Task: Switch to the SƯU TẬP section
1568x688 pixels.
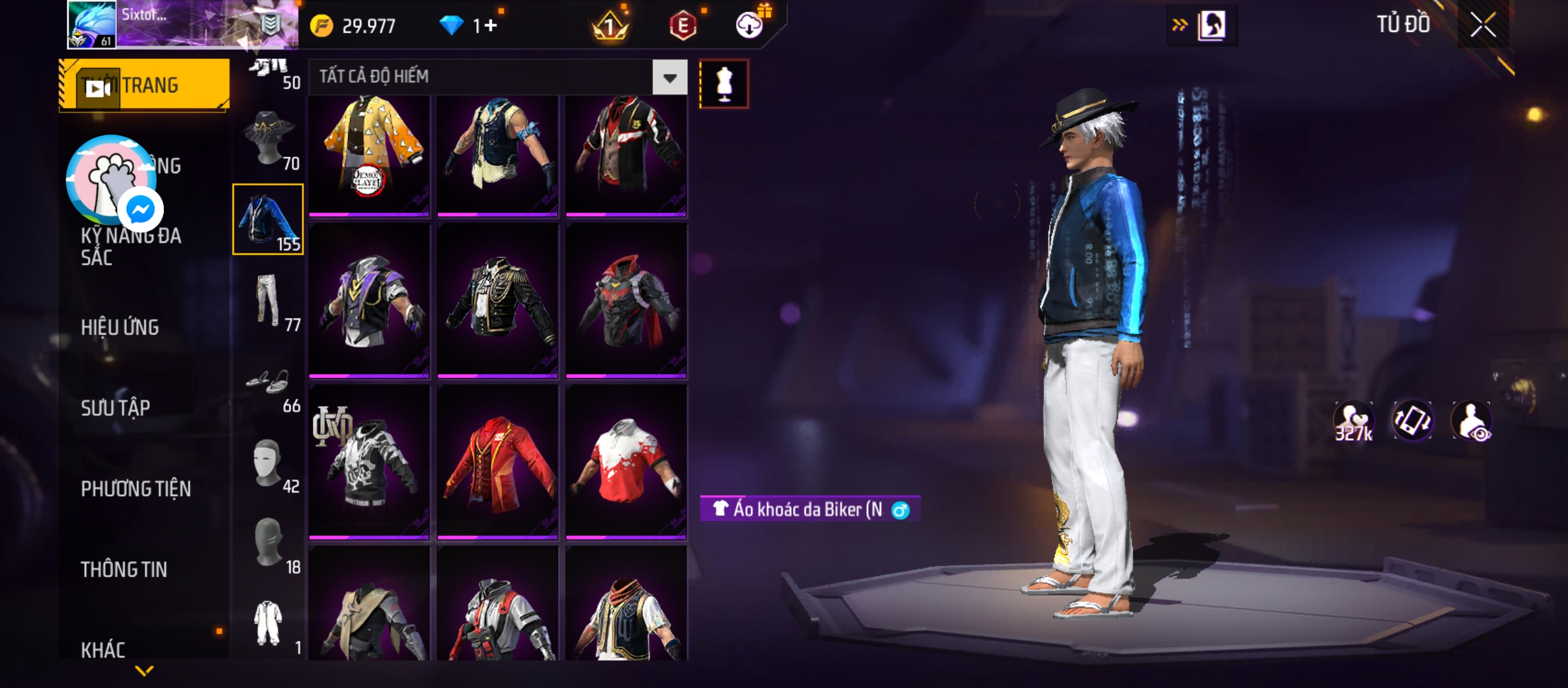Action: (115, 408)
